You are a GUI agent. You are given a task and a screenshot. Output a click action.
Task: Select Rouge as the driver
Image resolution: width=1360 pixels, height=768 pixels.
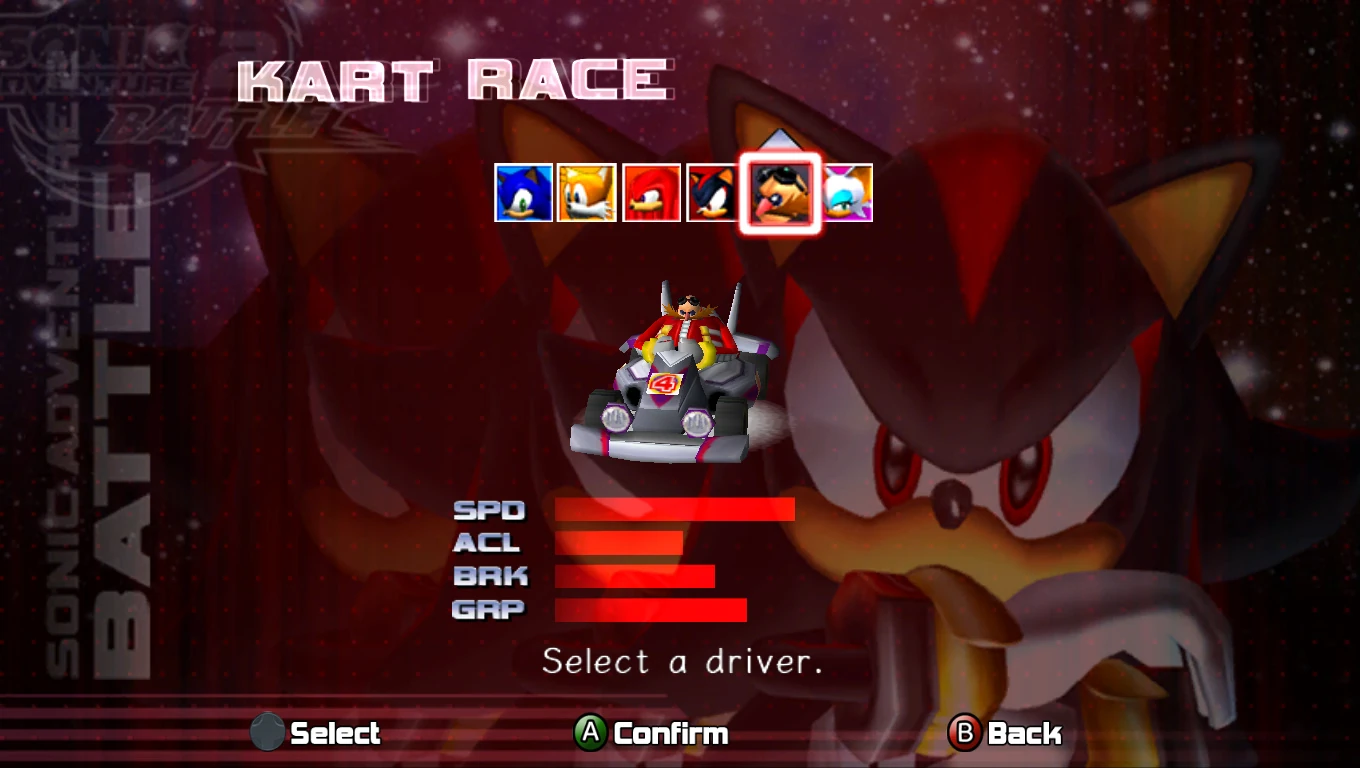(848, 193)
